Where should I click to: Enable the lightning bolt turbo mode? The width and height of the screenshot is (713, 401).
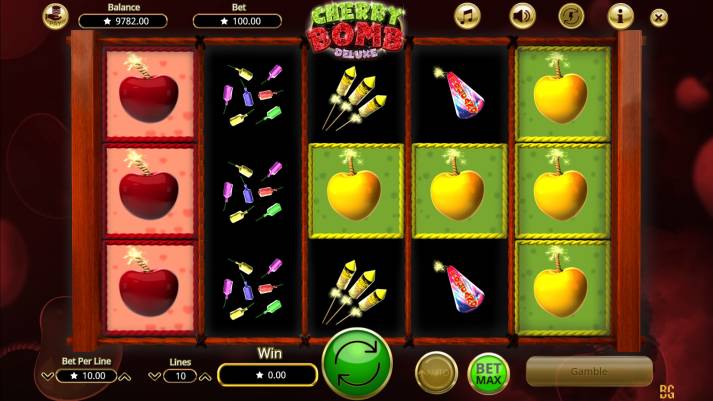point(571,15)
